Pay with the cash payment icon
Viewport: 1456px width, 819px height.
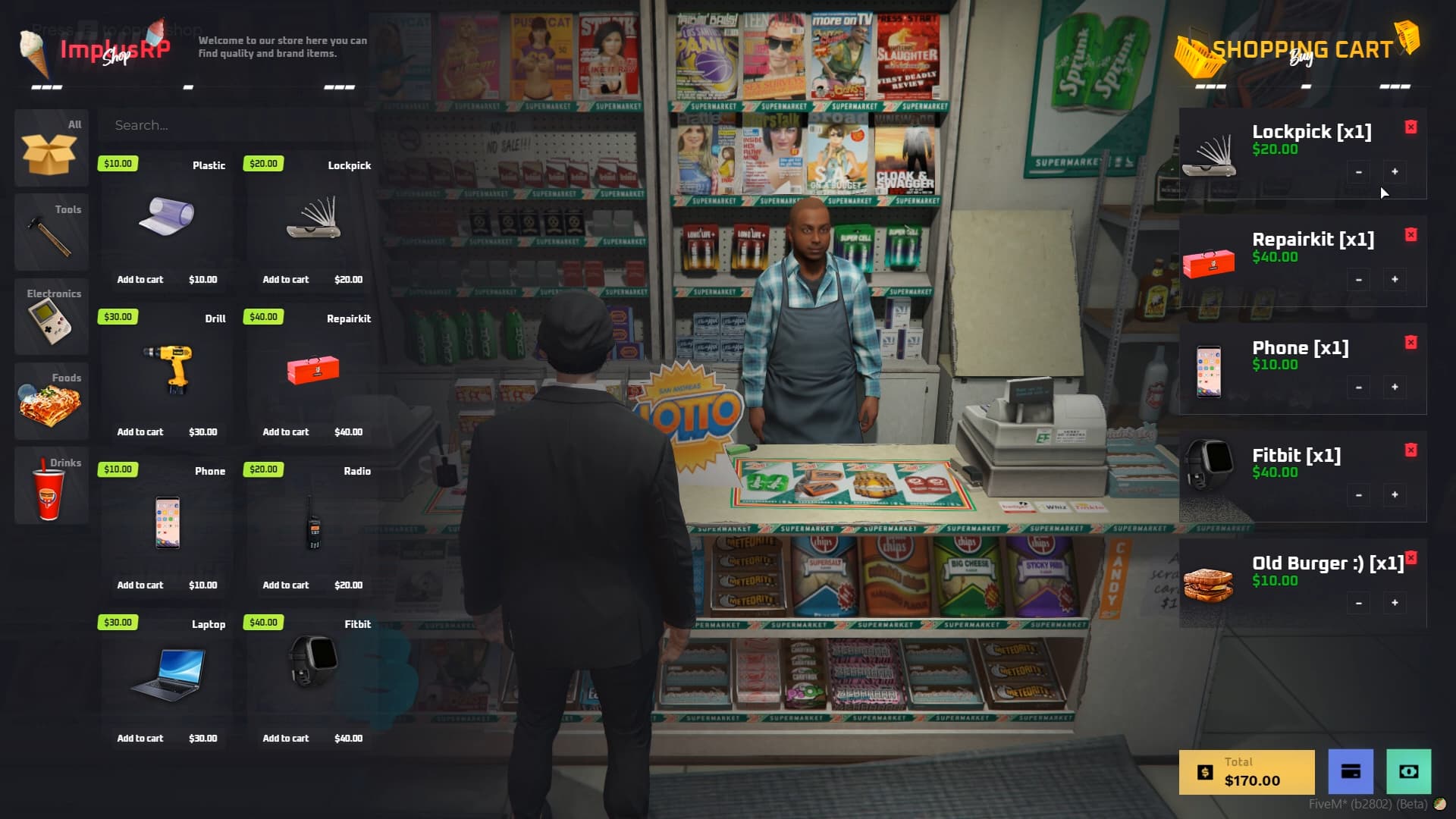(1409, 771)
